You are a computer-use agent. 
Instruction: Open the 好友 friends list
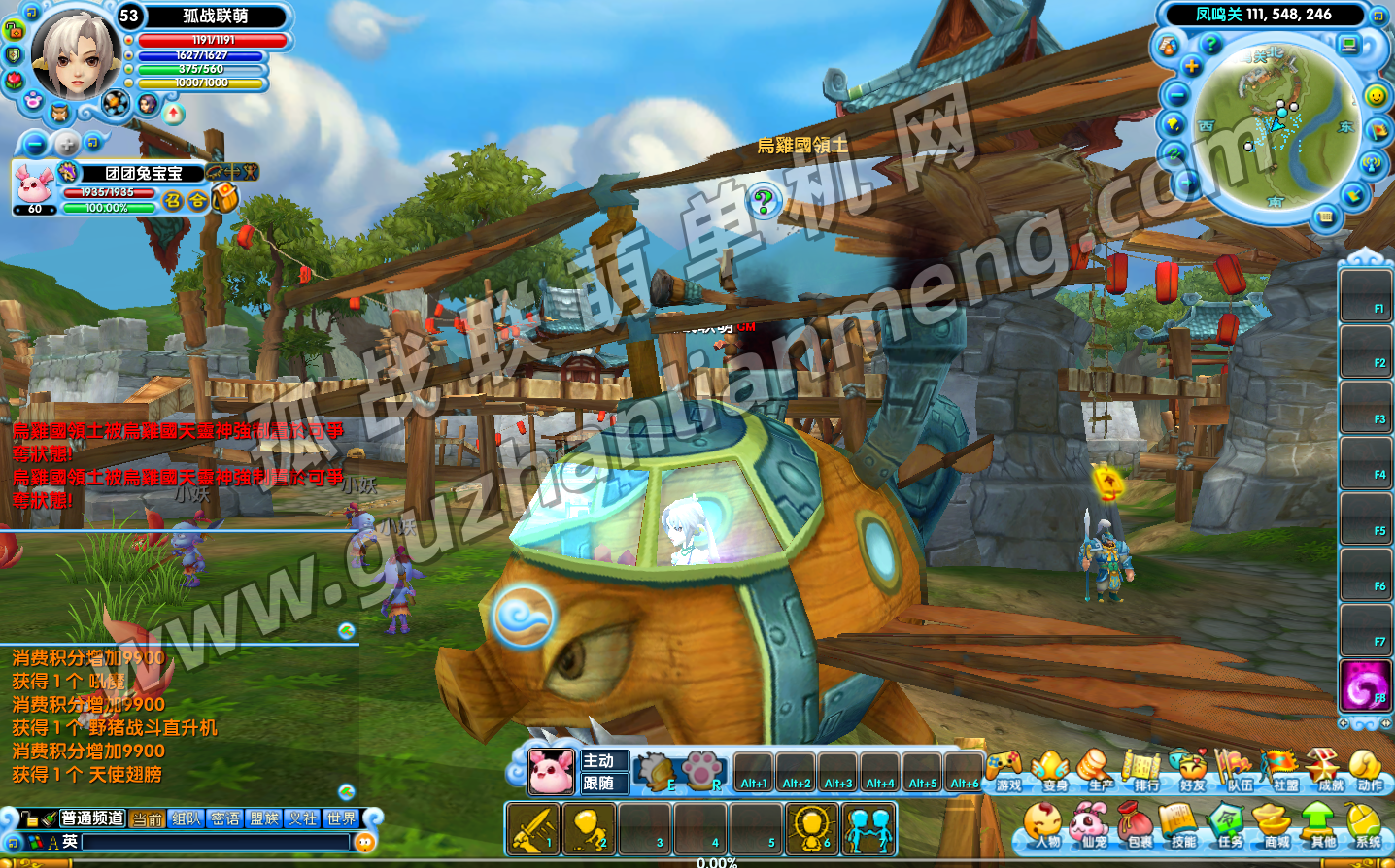pos(1189,769)
